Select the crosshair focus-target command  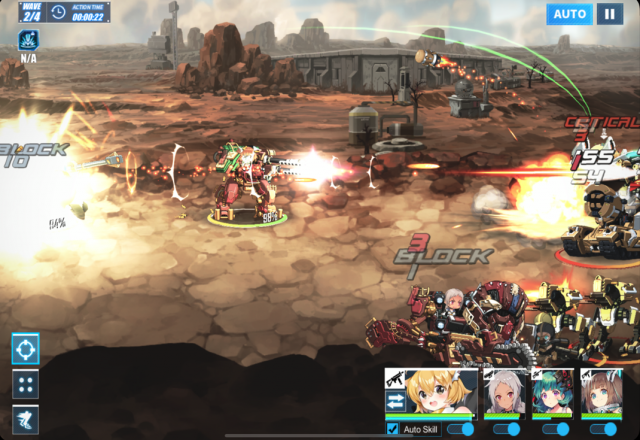(x=25, y=349)
